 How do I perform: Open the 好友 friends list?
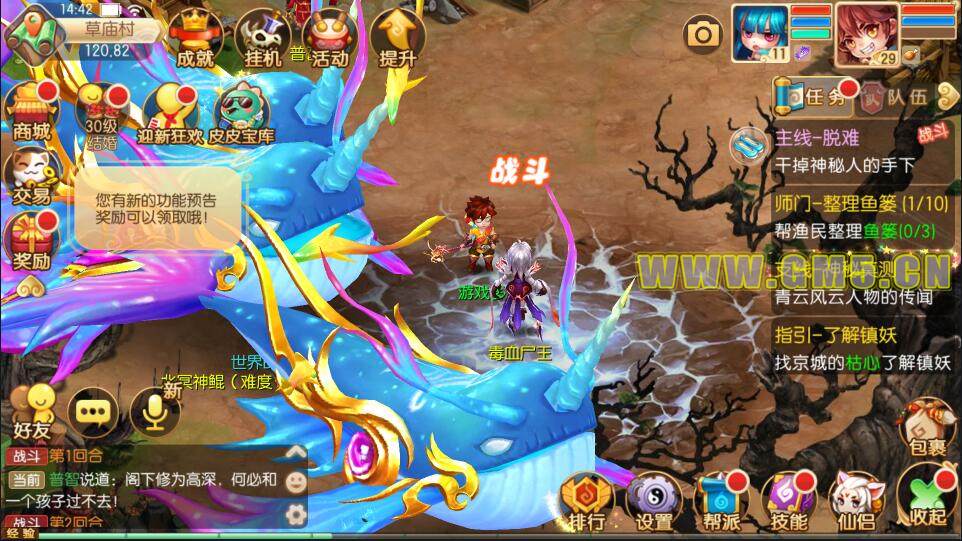(x=31, y=412)
